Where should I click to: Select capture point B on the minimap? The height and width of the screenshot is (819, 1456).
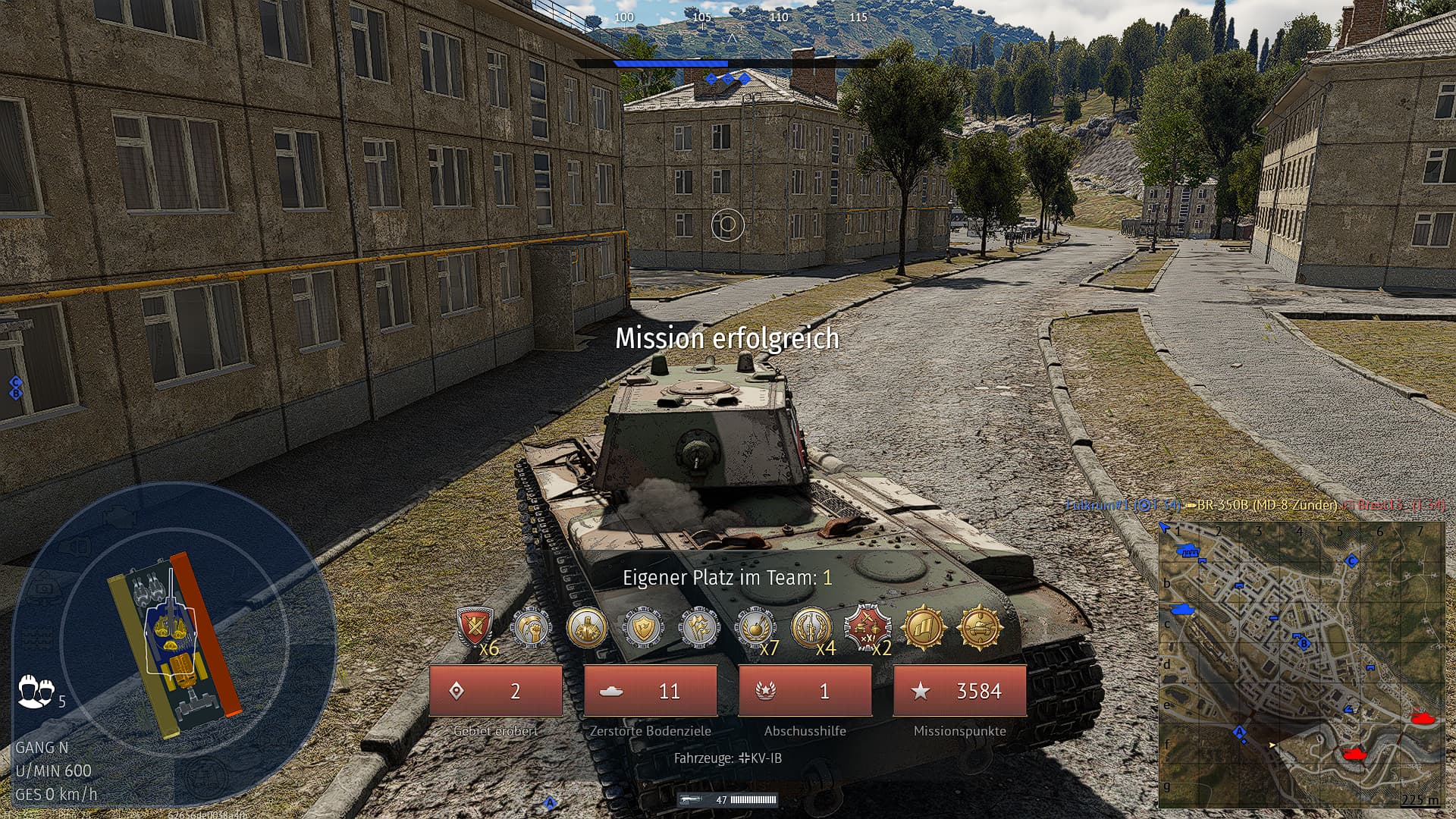point(1304,643)
